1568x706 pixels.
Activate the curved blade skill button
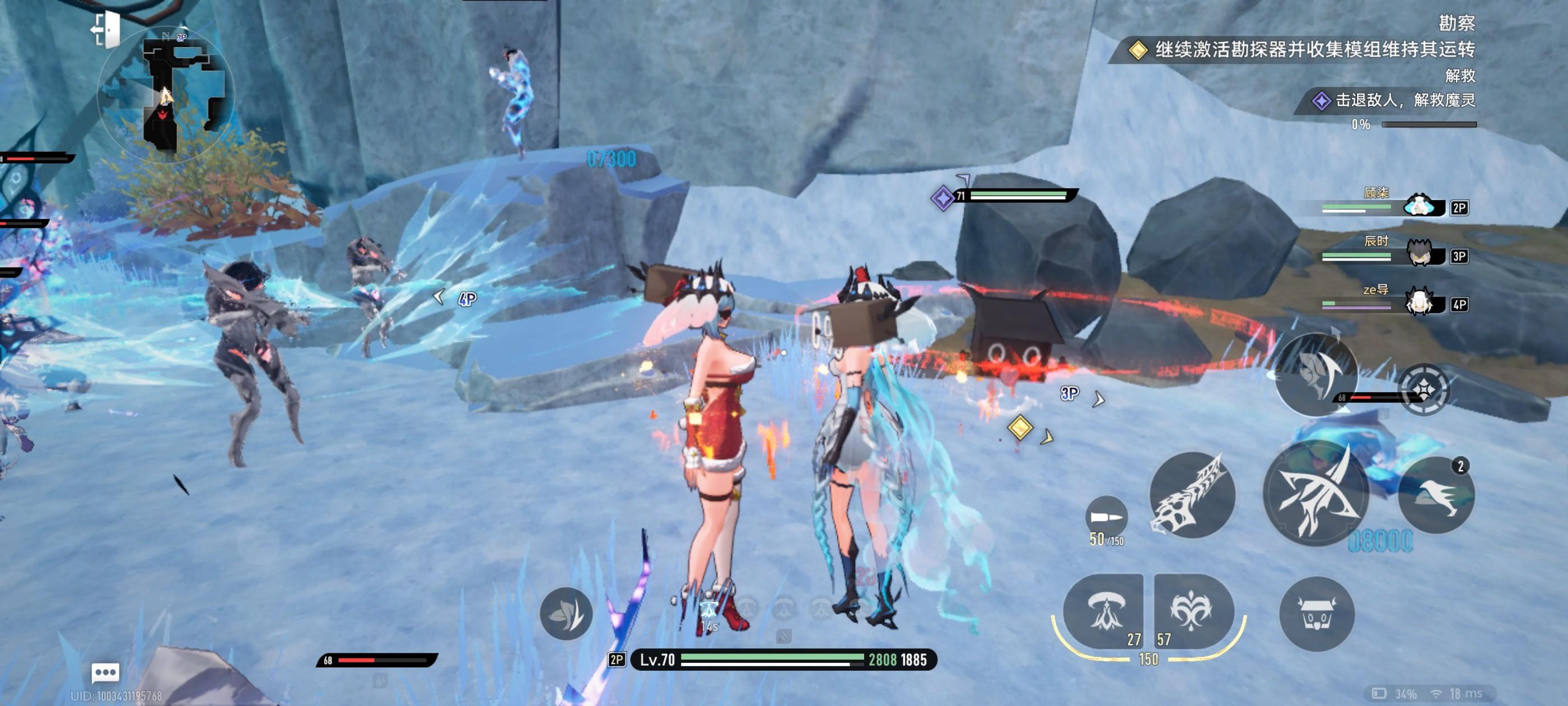point(1316,373)
